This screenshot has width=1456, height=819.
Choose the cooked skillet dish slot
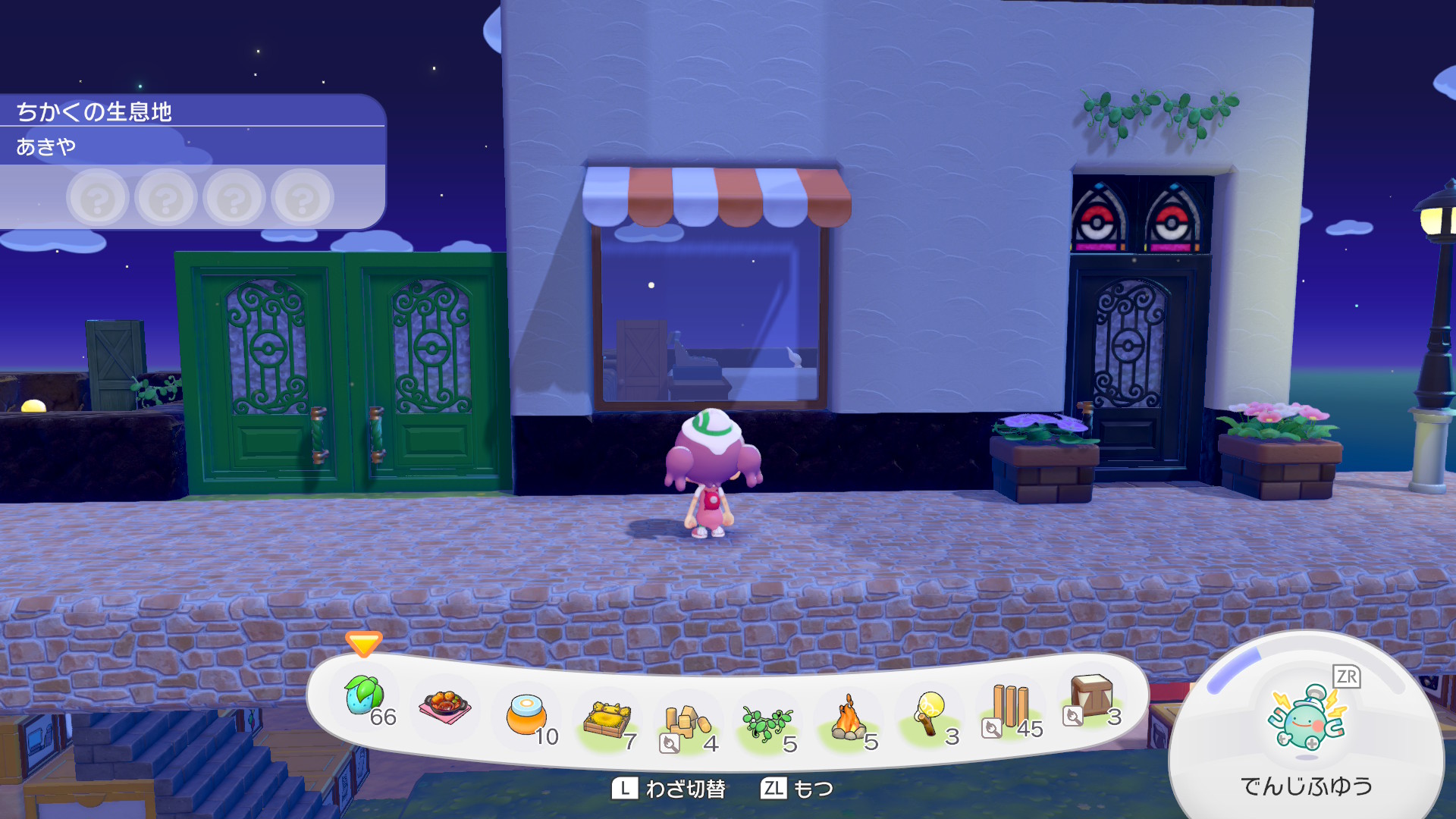pos(445,706)
